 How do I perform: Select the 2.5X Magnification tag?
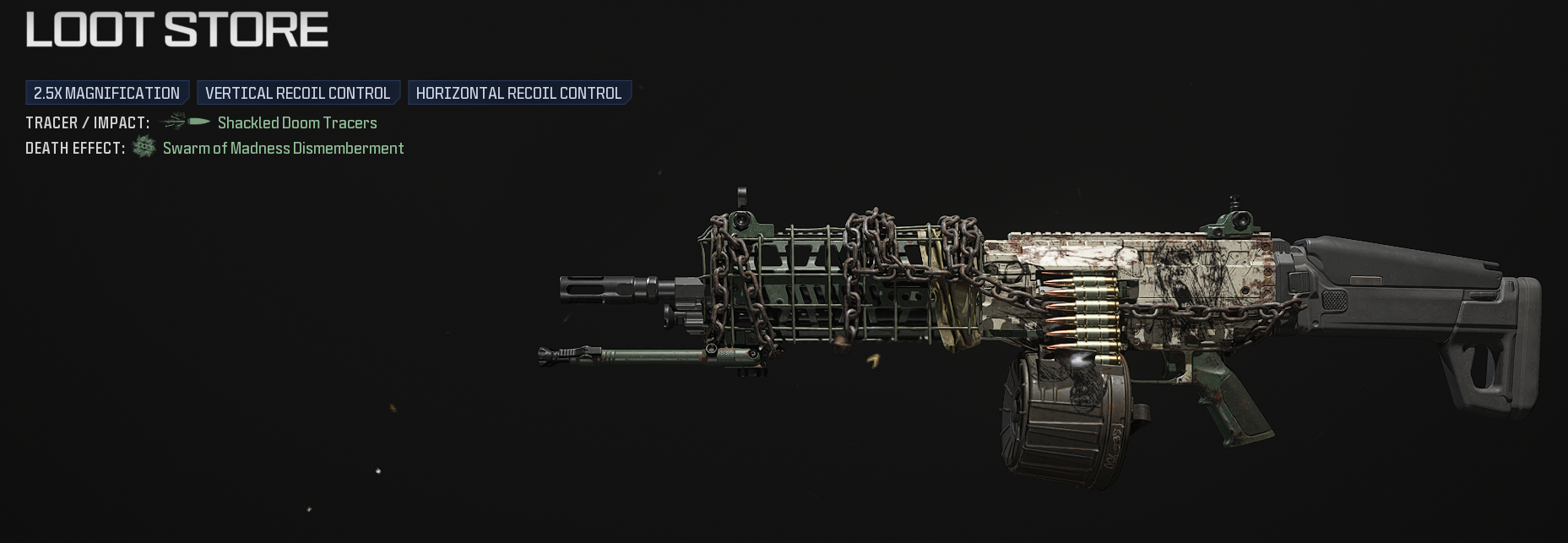point(107,93)
